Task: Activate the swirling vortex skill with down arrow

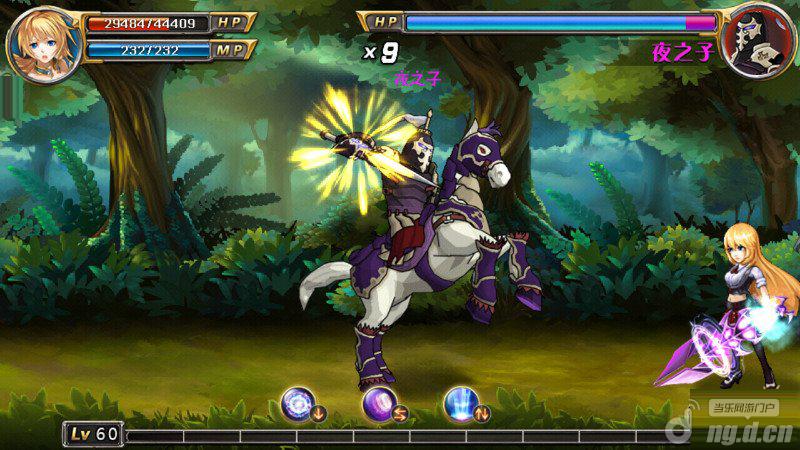Action: tap(298, 402)
